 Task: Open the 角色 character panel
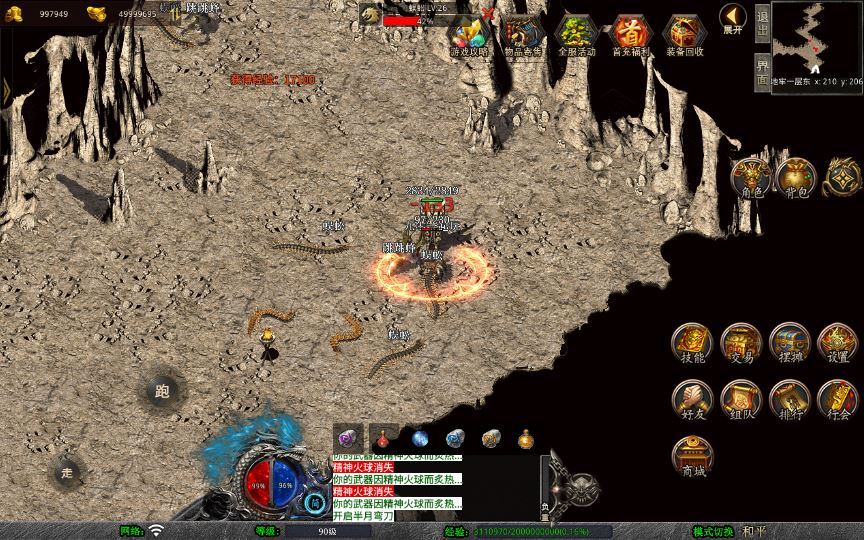[752, 178]
